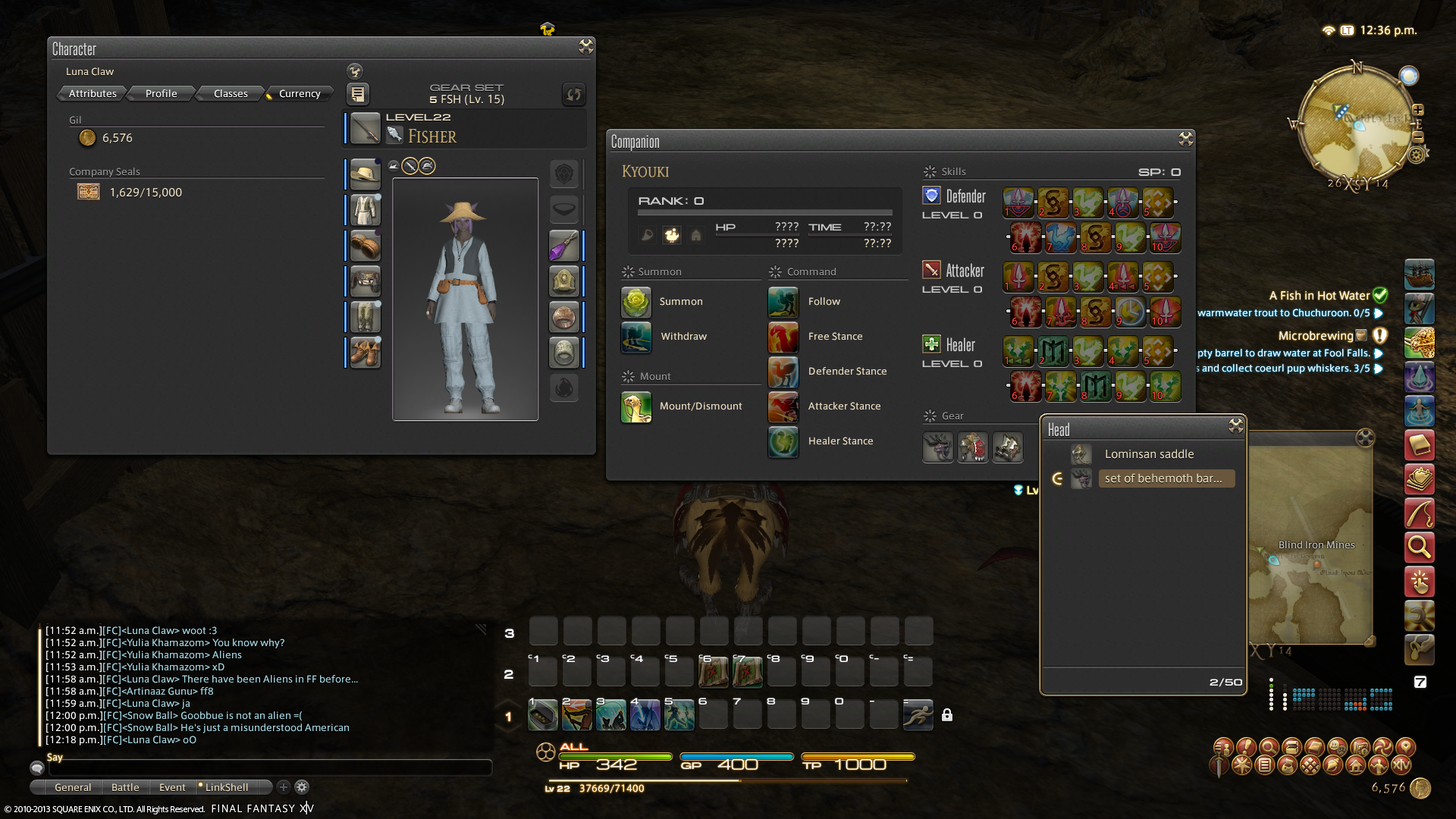Show the Classes tab
This screenshot has width=1456, height=819.
(231, 93)
